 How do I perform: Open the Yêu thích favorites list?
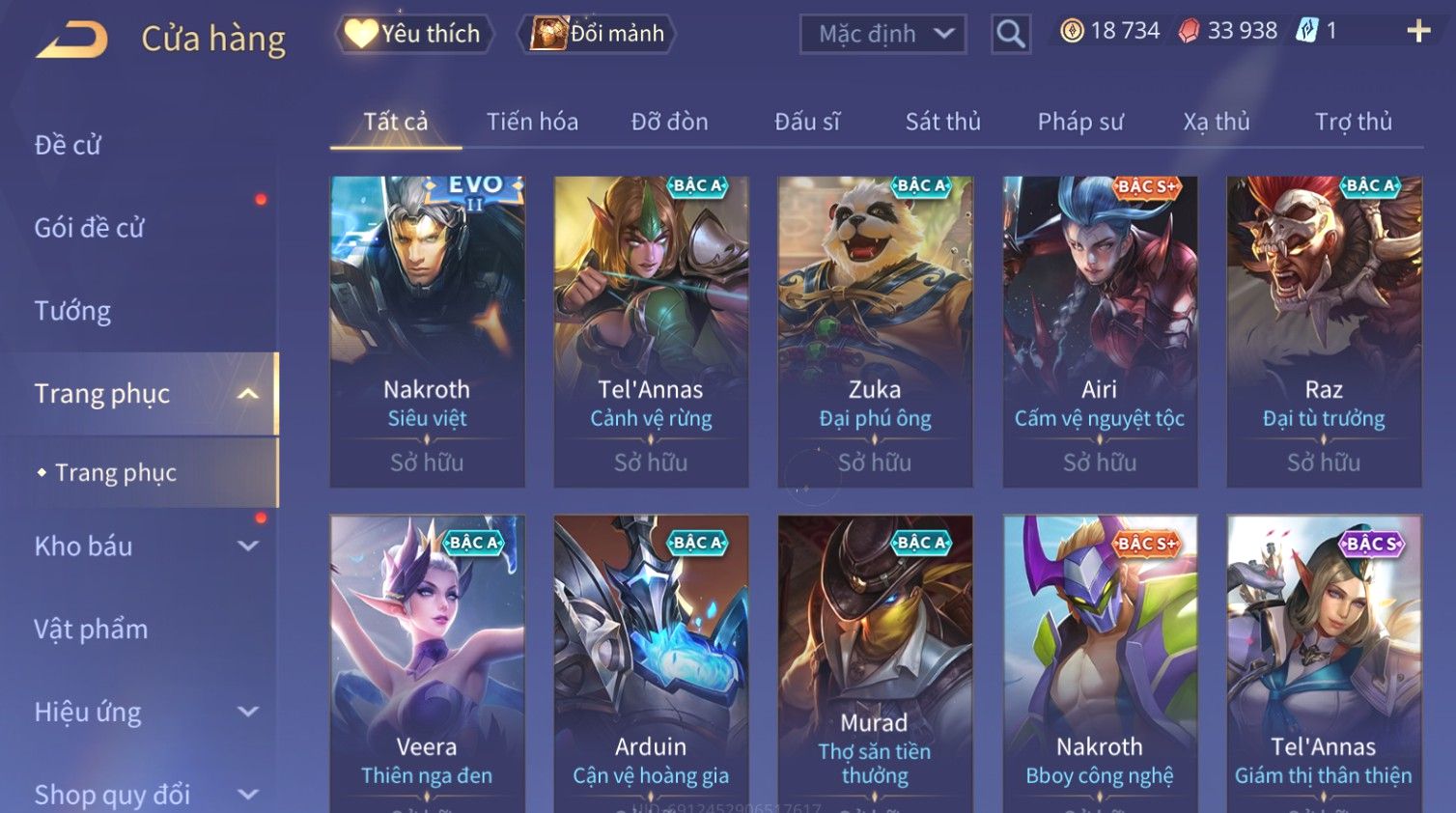(x=415, y=34)
